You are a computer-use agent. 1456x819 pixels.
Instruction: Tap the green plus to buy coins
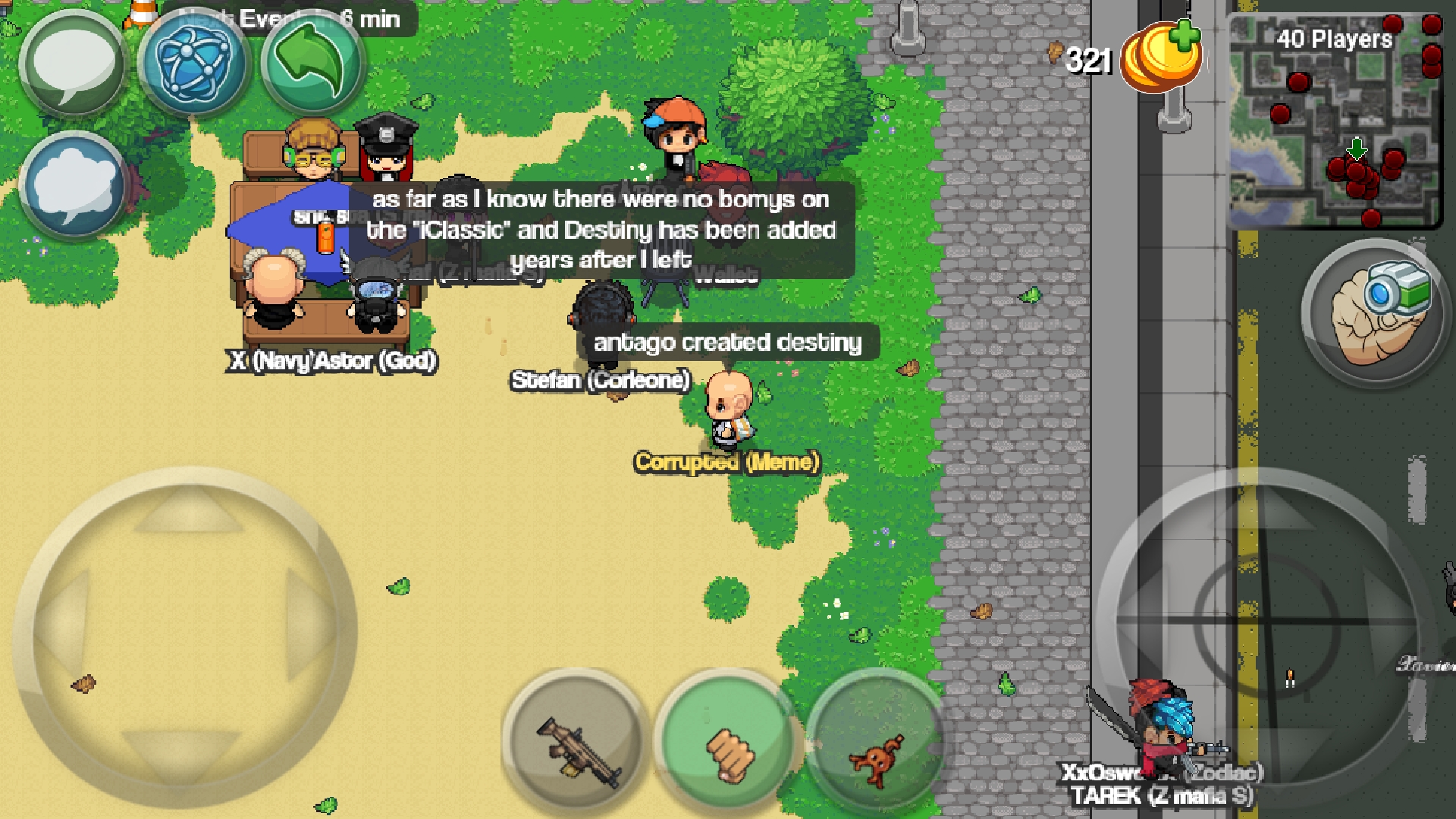click(x=1186, y=34)
